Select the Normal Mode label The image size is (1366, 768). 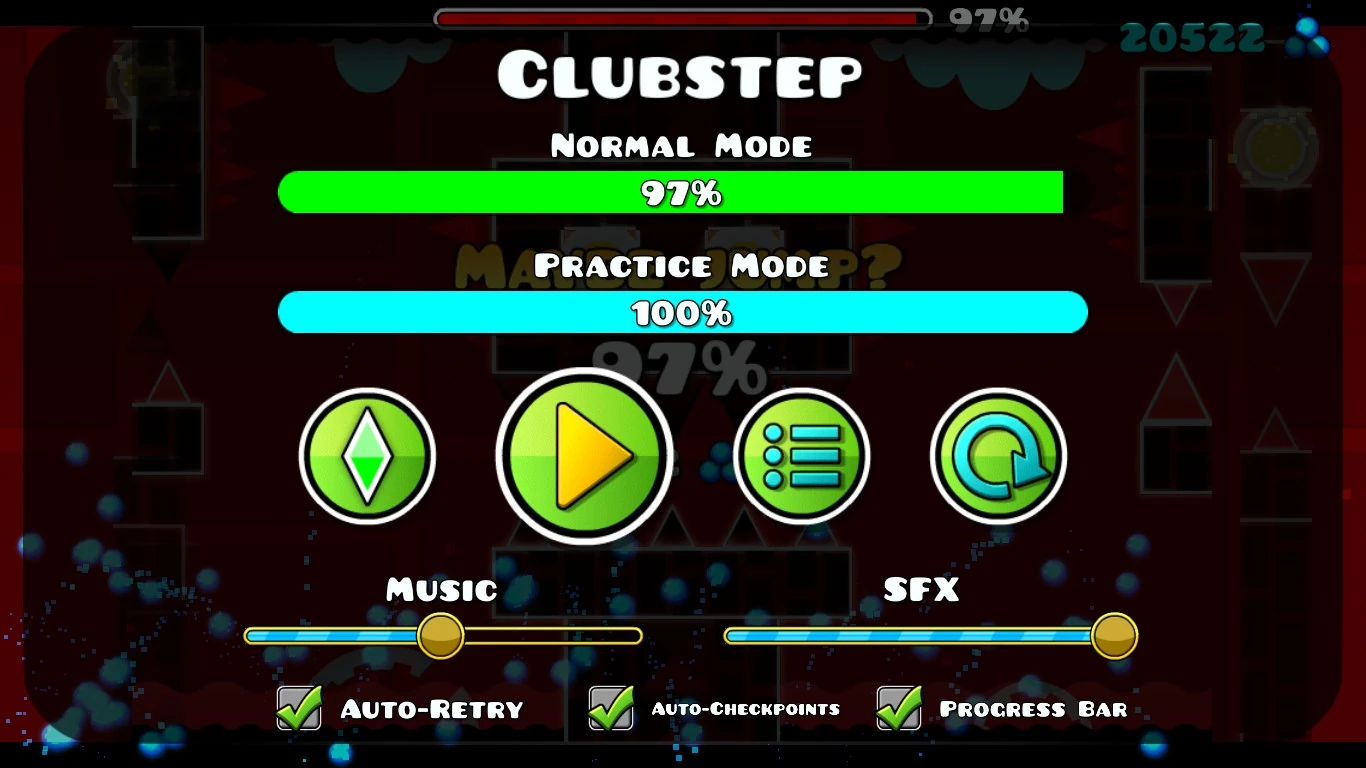click(680, 145)
